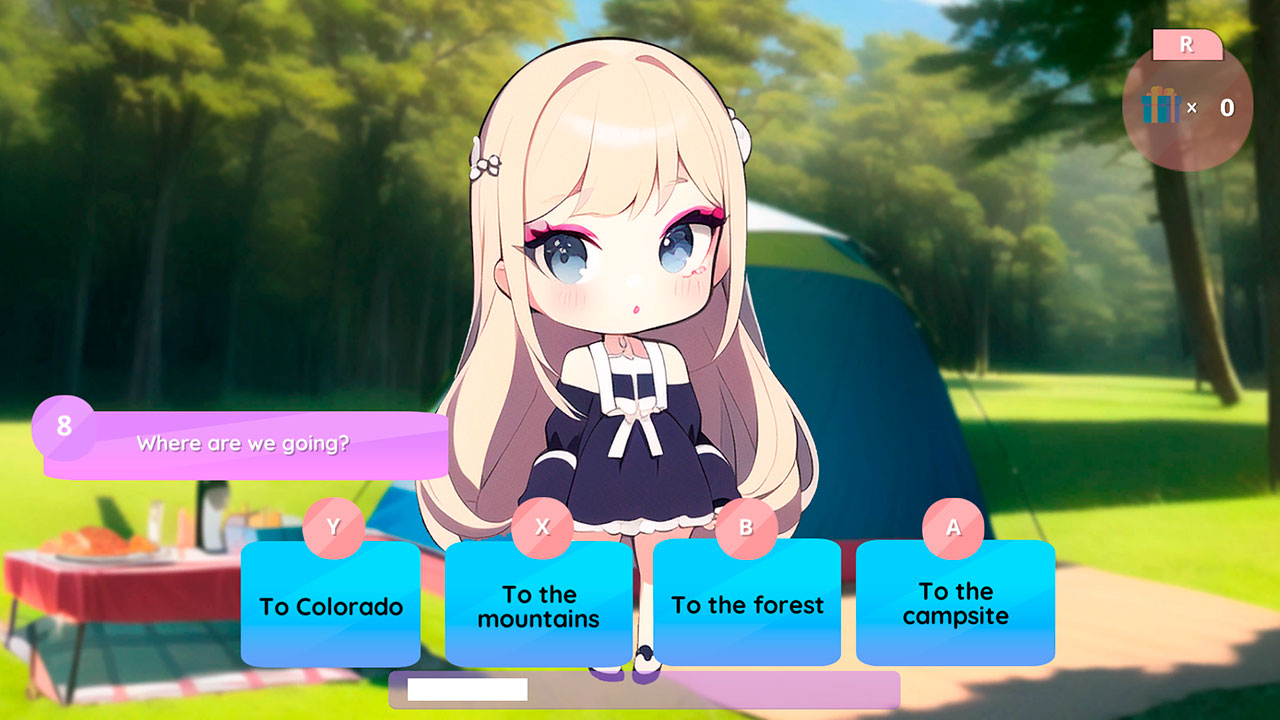The image size is (1280, 720).
Task: Choose To the mountains as your answer
Action: click(538, 604)
